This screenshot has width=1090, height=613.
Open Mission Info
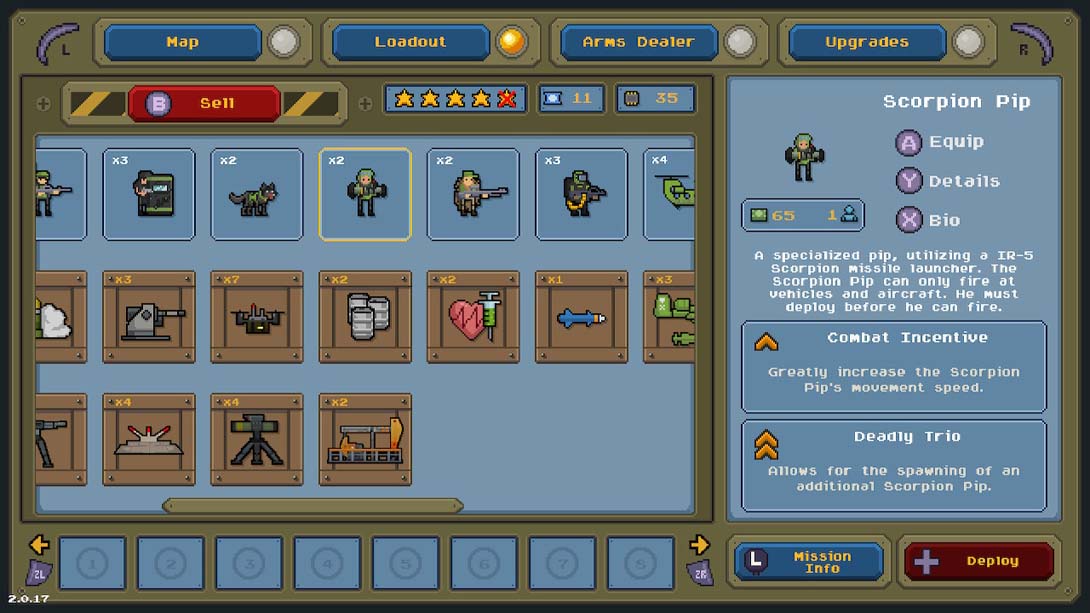(809, 562)
